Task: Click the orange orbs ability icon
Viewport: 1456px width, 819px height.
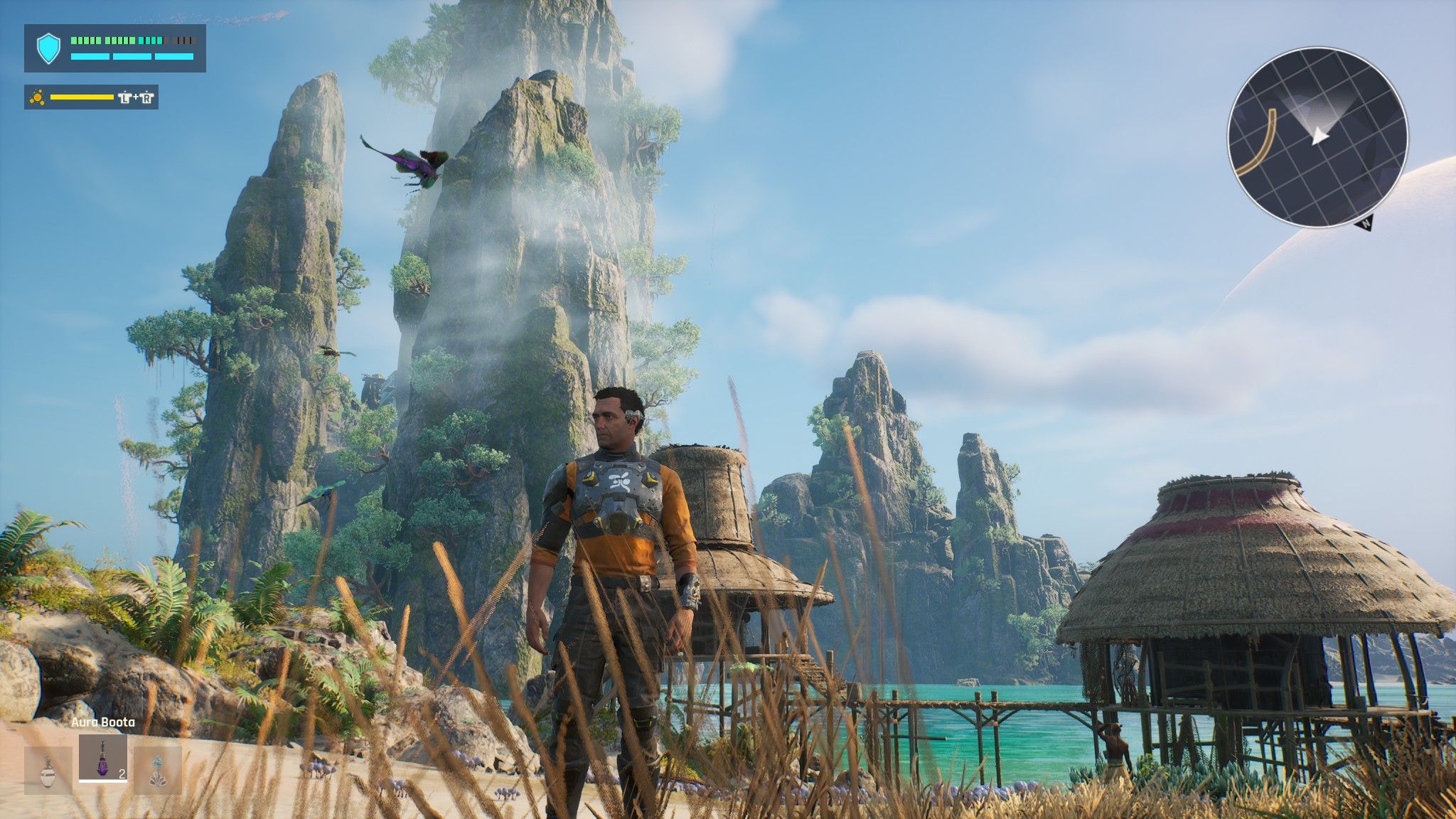Action: pos(37,97)
